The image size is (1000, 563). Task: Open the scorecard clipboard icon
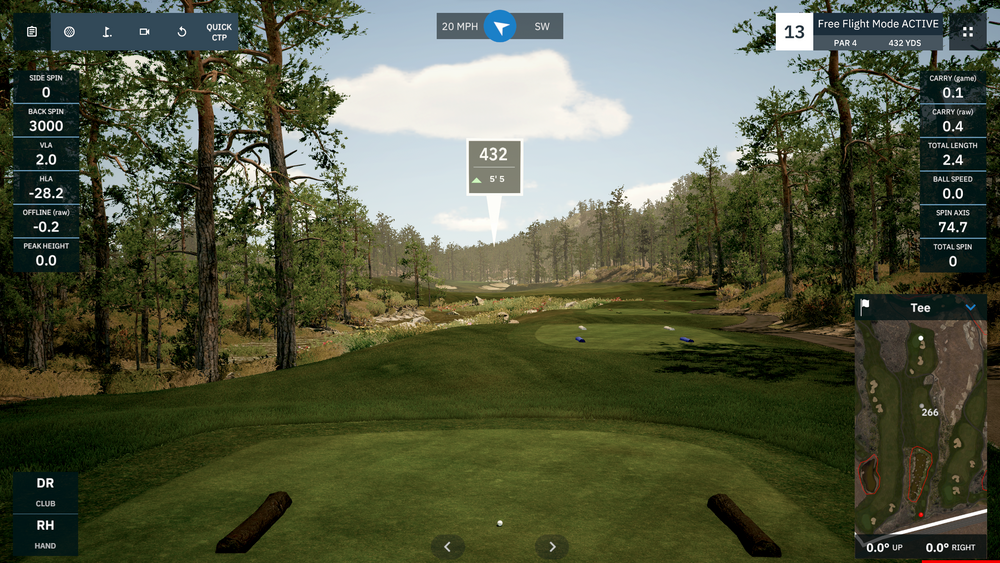pos(32,32)
